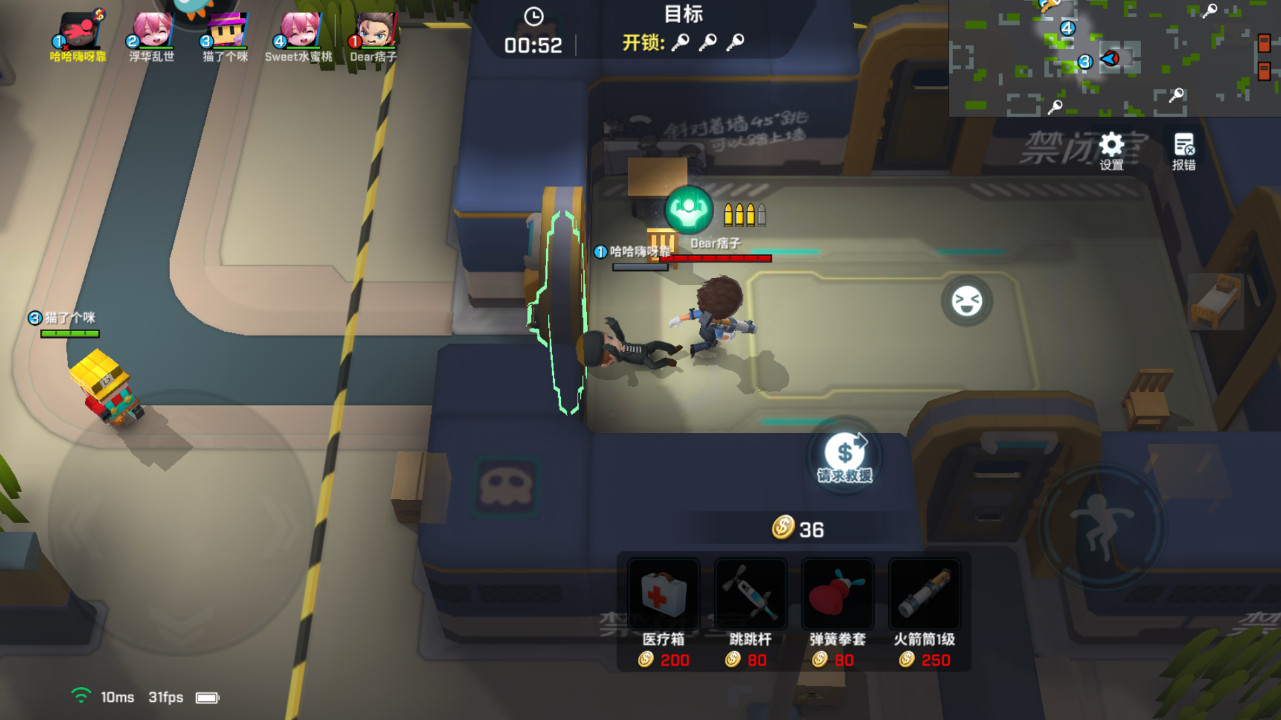
Task: Select Sweet水蜜桃 player portrait
Action: point(299,30)
